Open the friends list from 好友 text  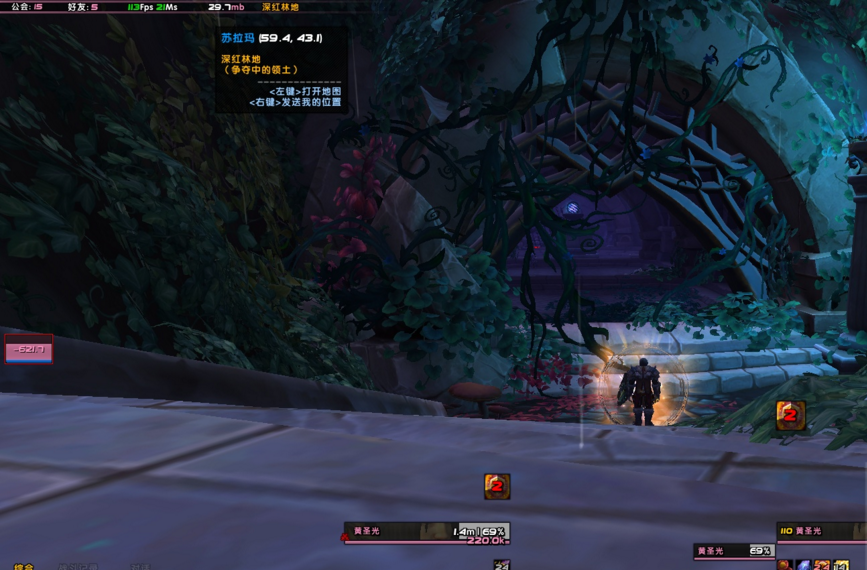pyautogui.click(x=83, y=7)
